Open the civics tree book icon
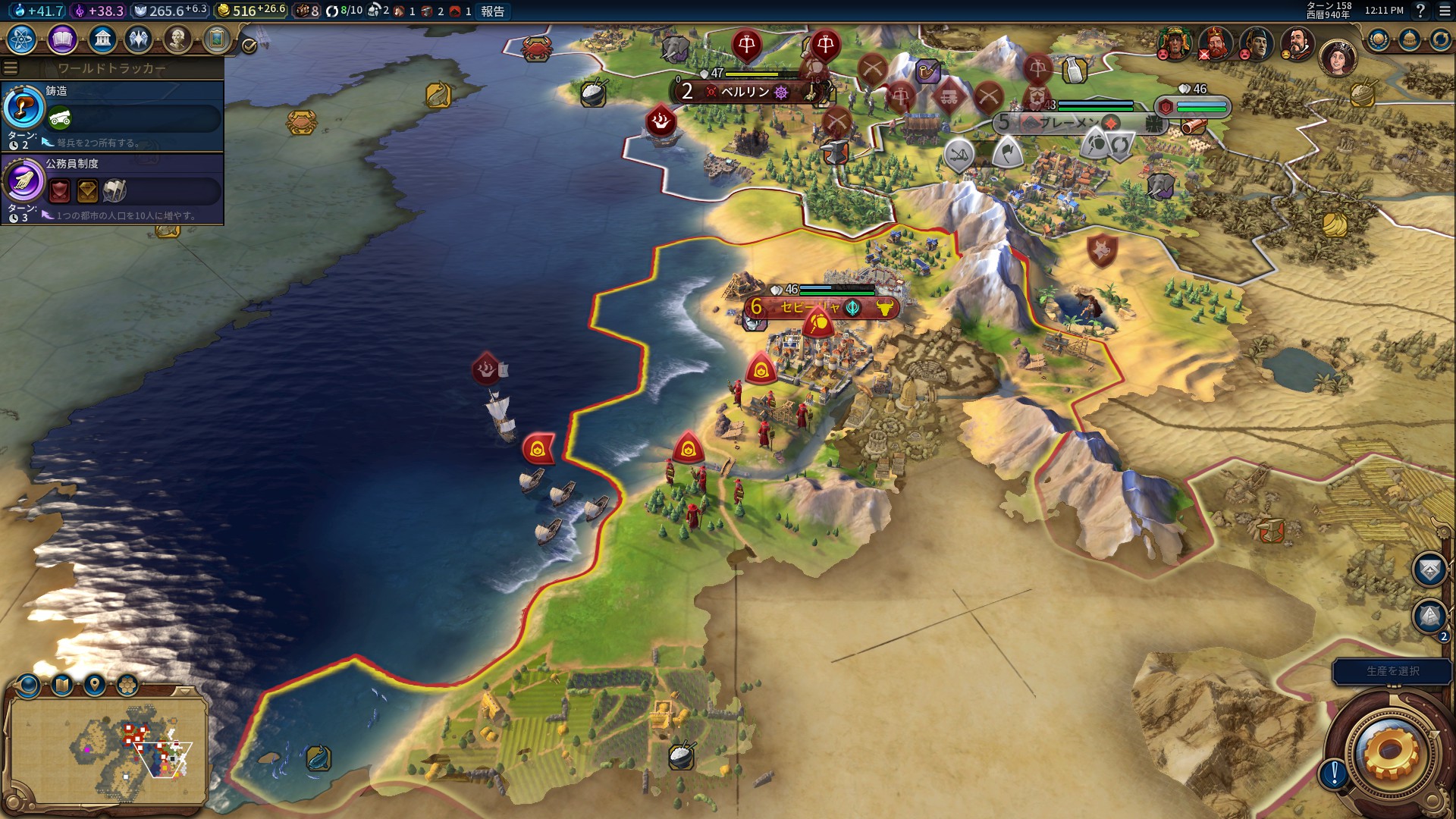The image size is (1456, 819). 62,39
